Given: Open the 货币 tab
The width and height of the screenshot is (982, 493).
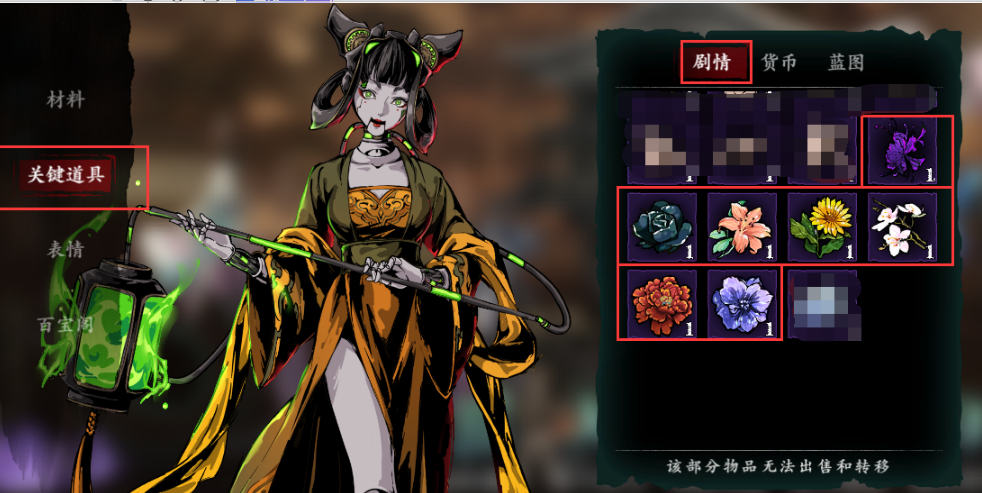Looking at the screenshot, I should [779, 62].
